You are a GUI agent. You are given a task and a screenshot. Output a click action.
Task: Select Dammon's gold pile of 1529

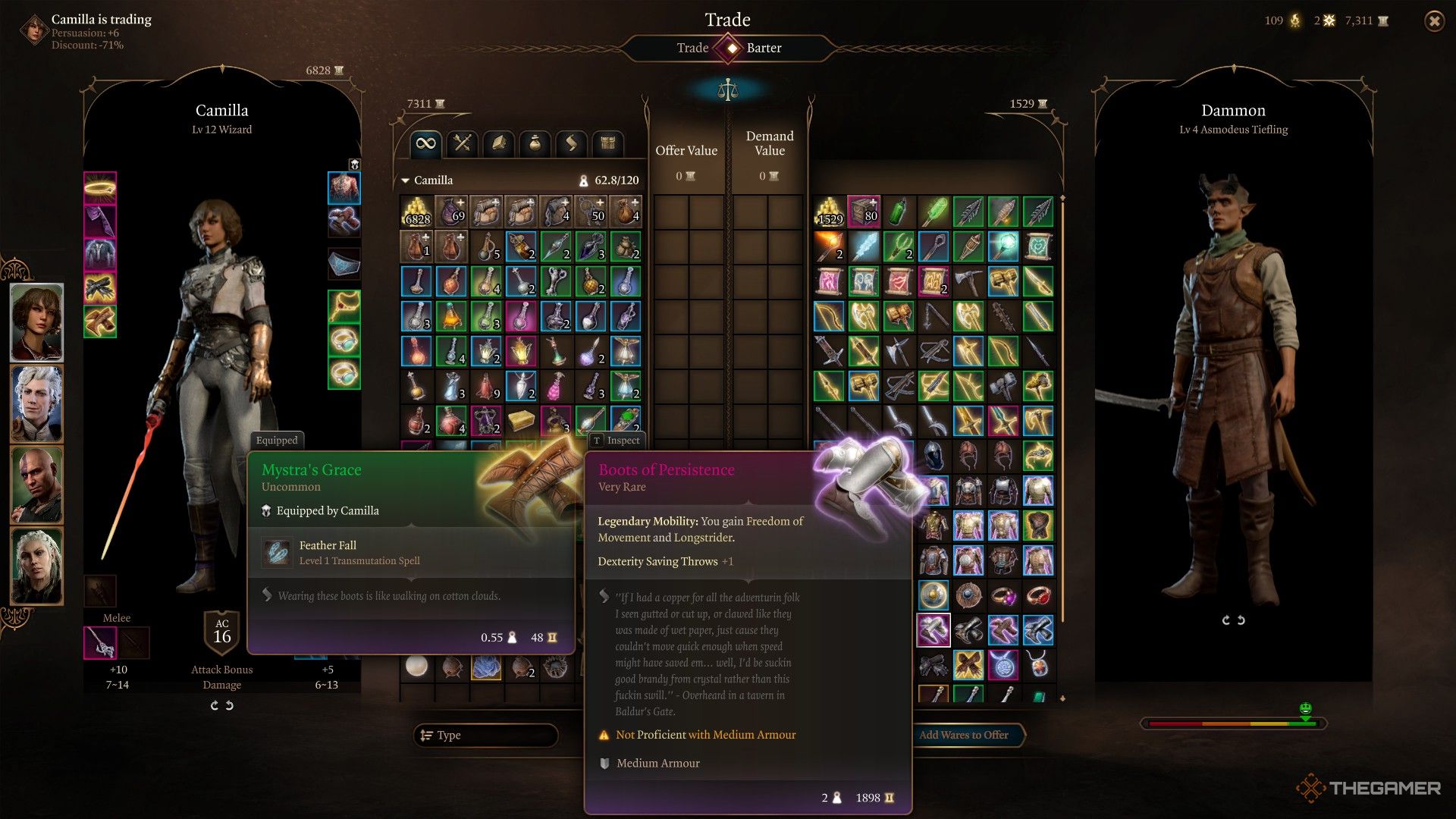pyautogui.click(x=830, y=212)
